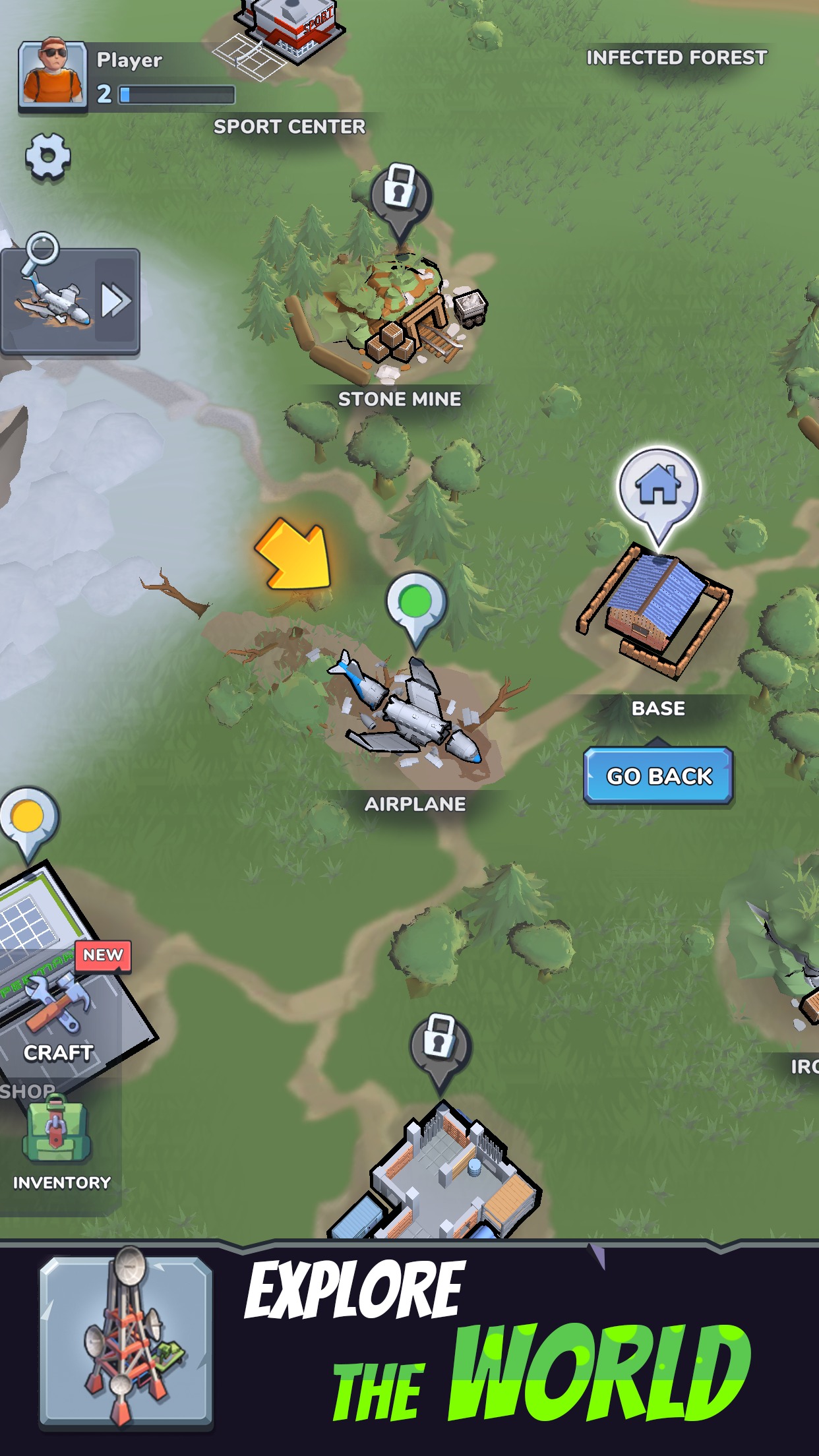This screenshot has width=819, height=1456.
Task: Open the settings gear menu
Action: (x=47, y=156)
